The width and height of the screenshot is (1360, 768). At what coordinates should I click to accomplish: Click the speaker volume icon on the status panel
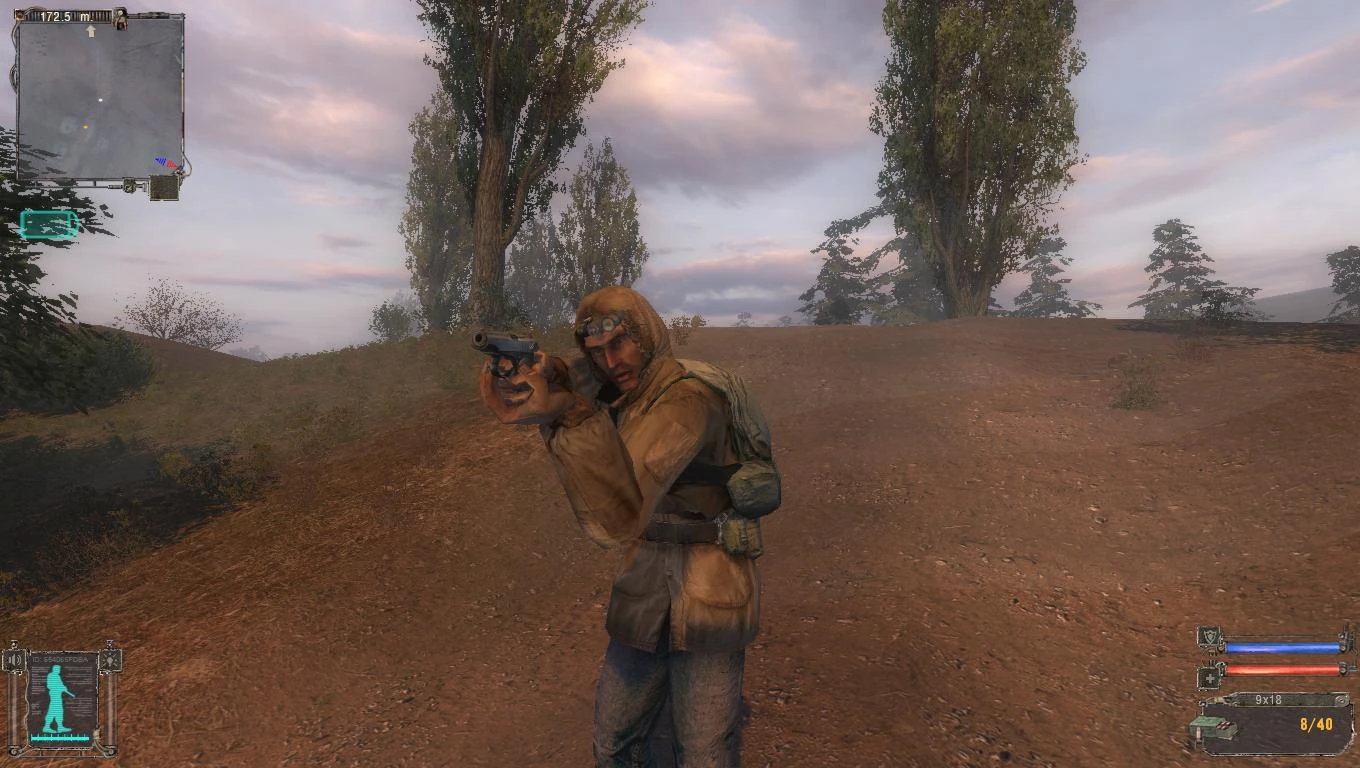pyautogui.click(x=14, y=659)
